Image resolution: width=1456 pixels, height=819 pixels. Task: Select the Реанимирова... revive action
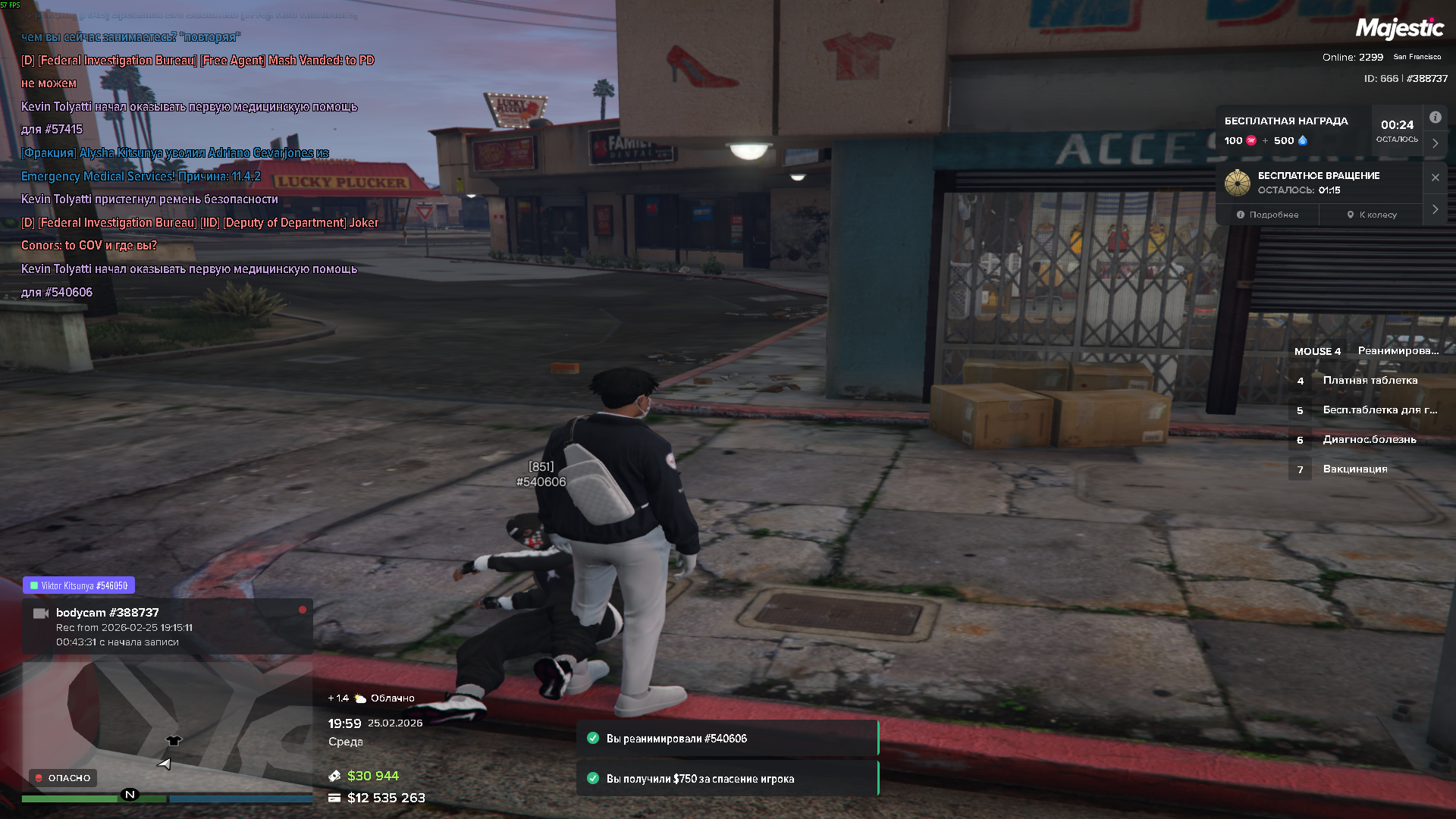1398,351
